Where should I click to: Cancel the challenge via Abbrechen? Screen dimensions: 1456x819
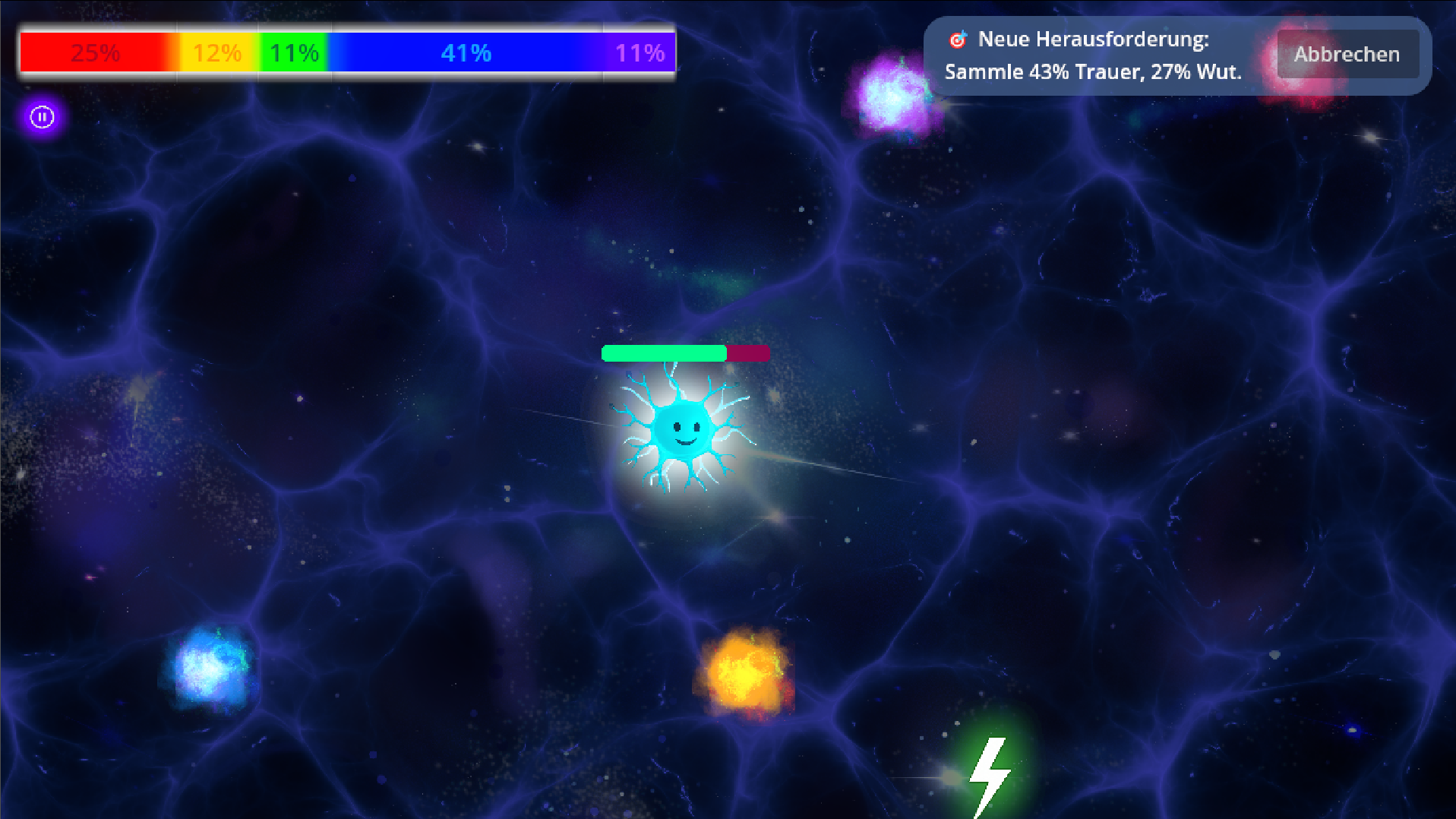1347,55
